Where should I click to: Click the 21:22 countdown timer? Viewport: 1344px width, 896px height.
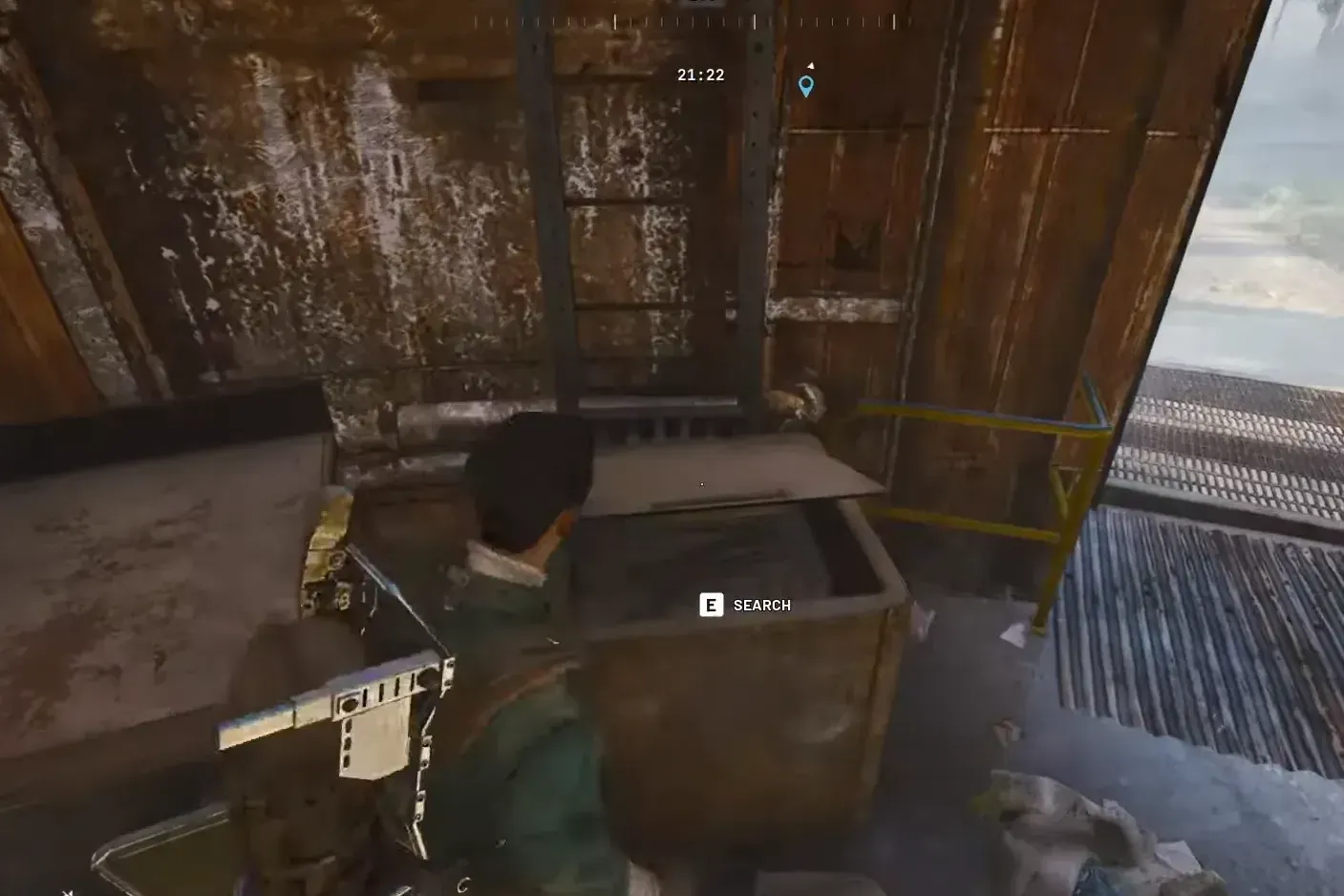(699, 75)
